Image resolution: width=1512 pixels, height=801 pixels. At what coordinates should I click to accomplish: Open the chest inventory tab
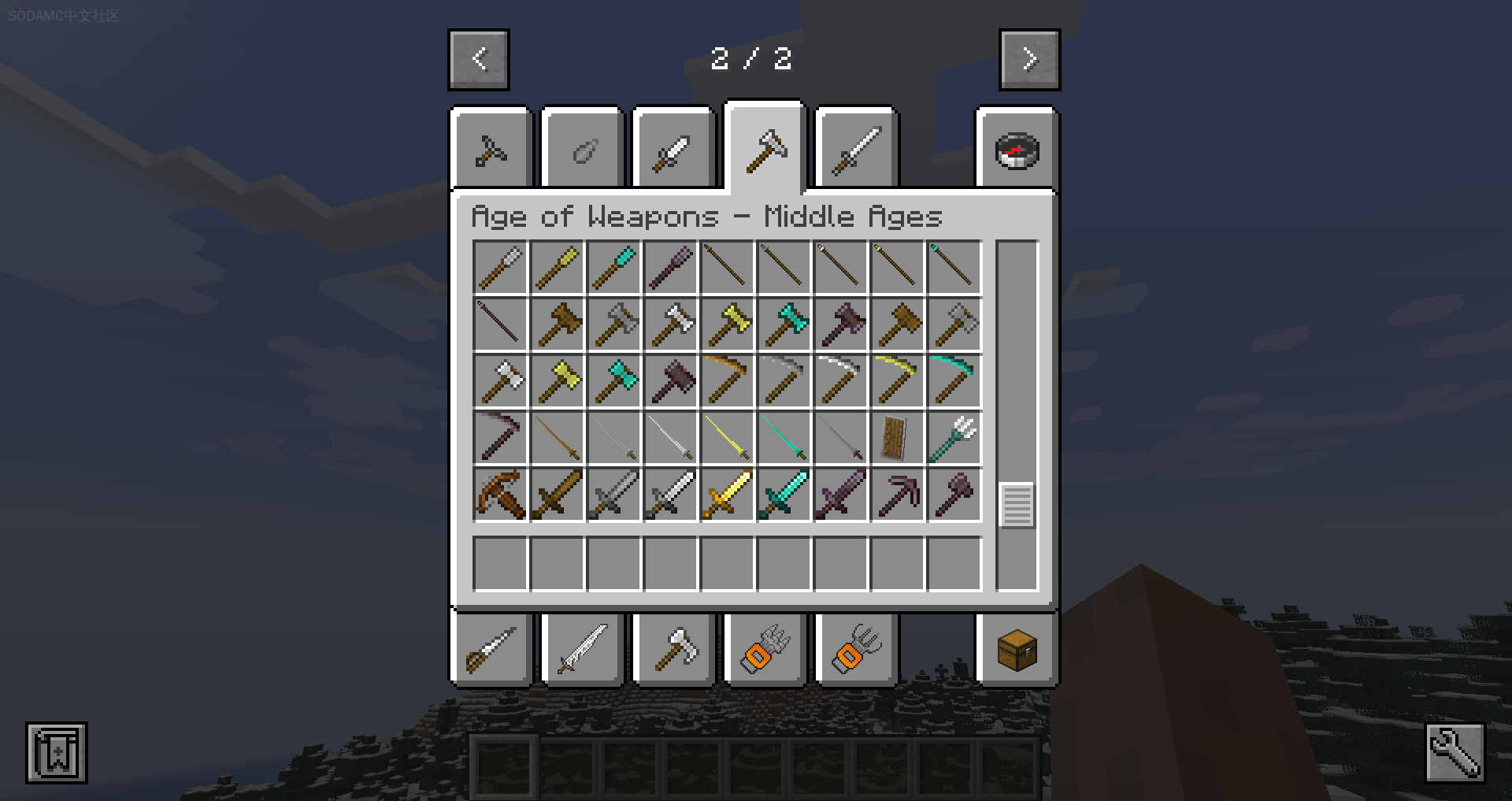coord(1017,650)
